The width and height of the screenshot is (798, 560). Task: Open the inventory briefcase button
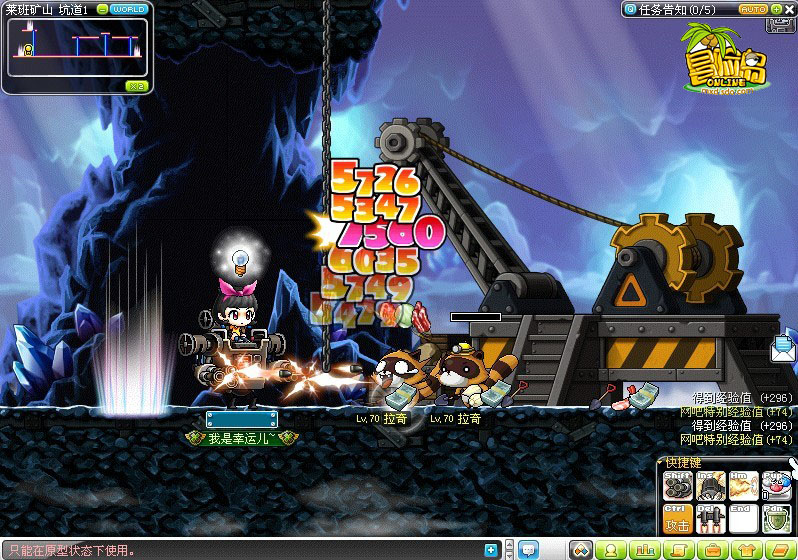tap(710, 550)
